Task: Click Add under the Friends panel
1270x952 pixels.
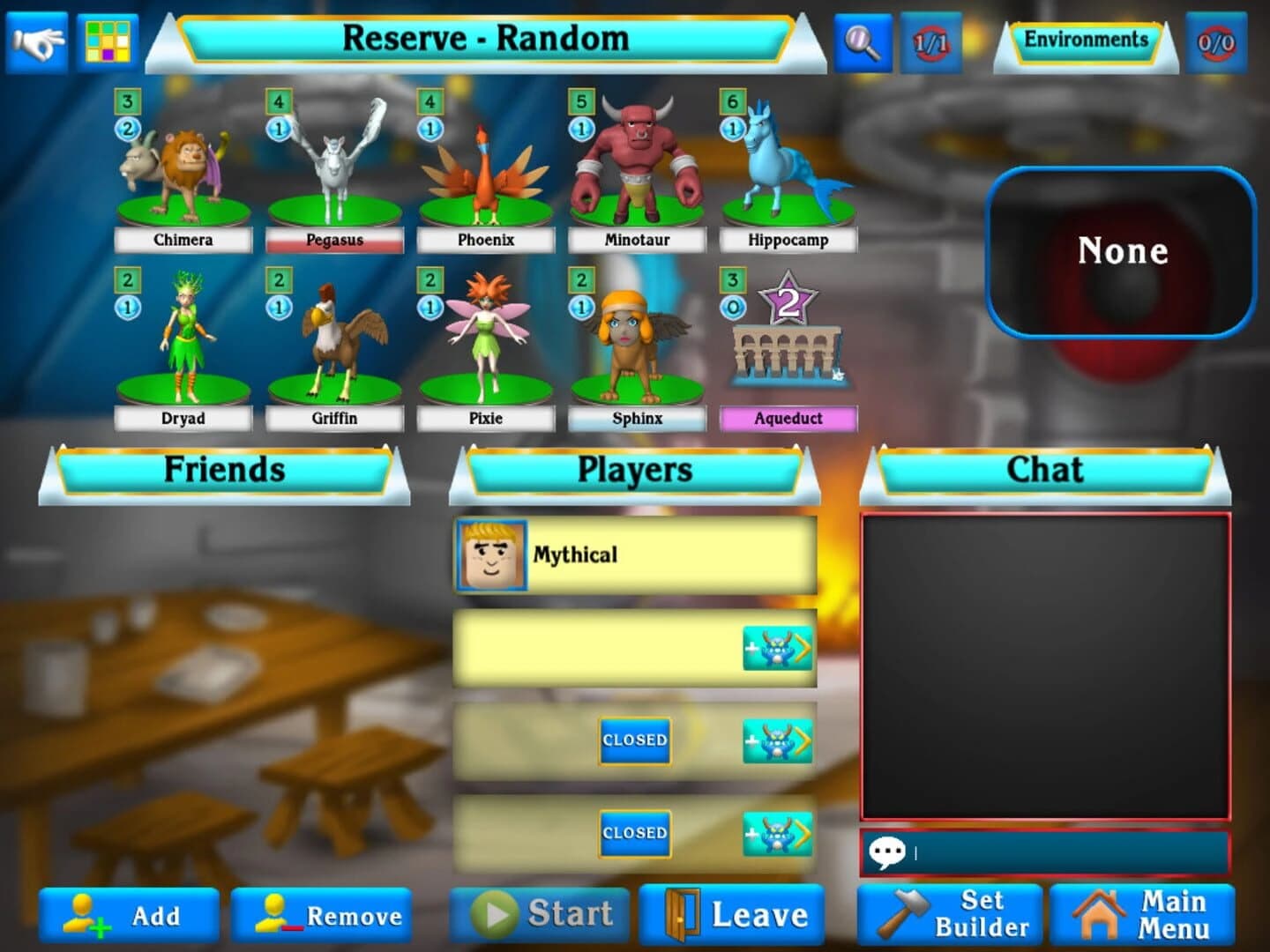Action: [128, 916]
